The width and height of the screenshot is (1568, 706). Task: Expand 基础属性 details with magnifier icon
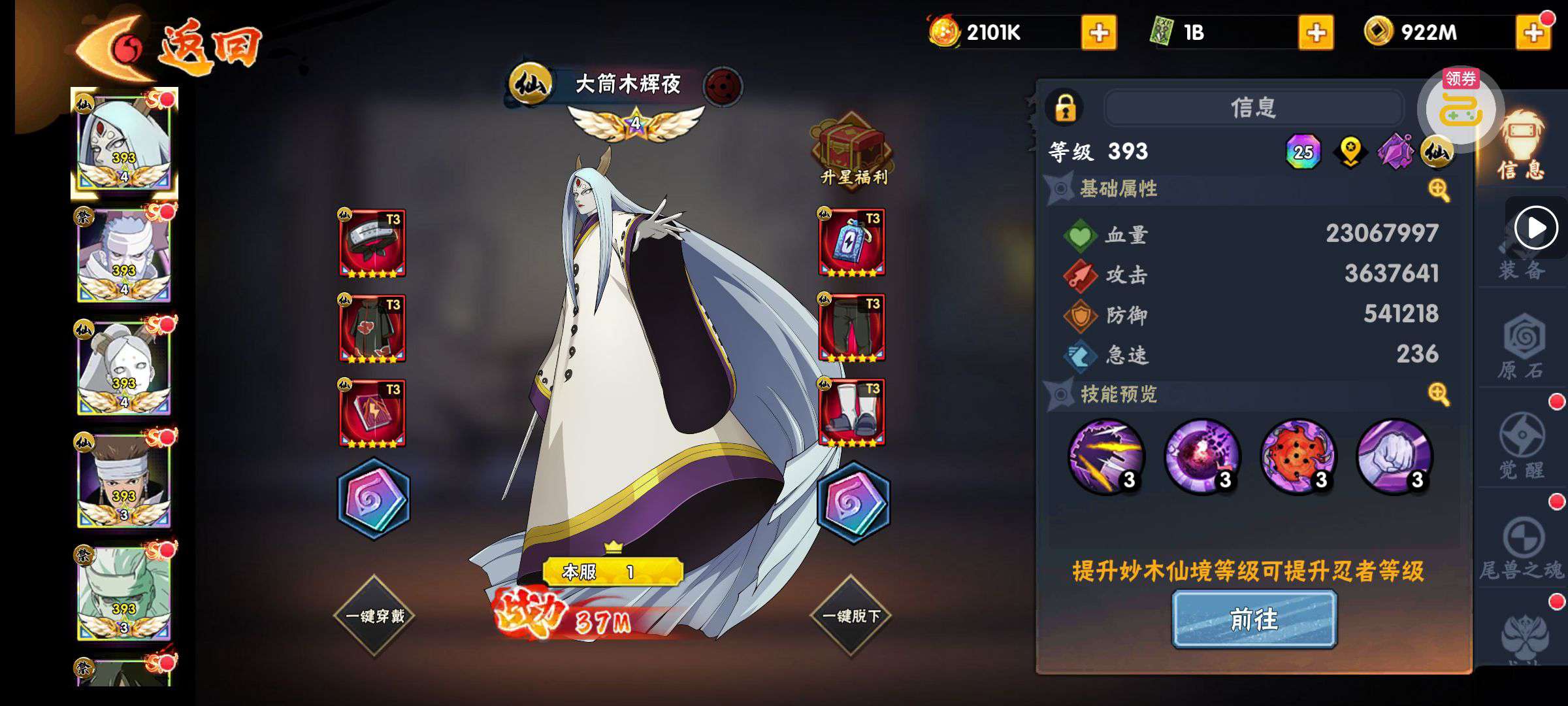coord(1439,190)
